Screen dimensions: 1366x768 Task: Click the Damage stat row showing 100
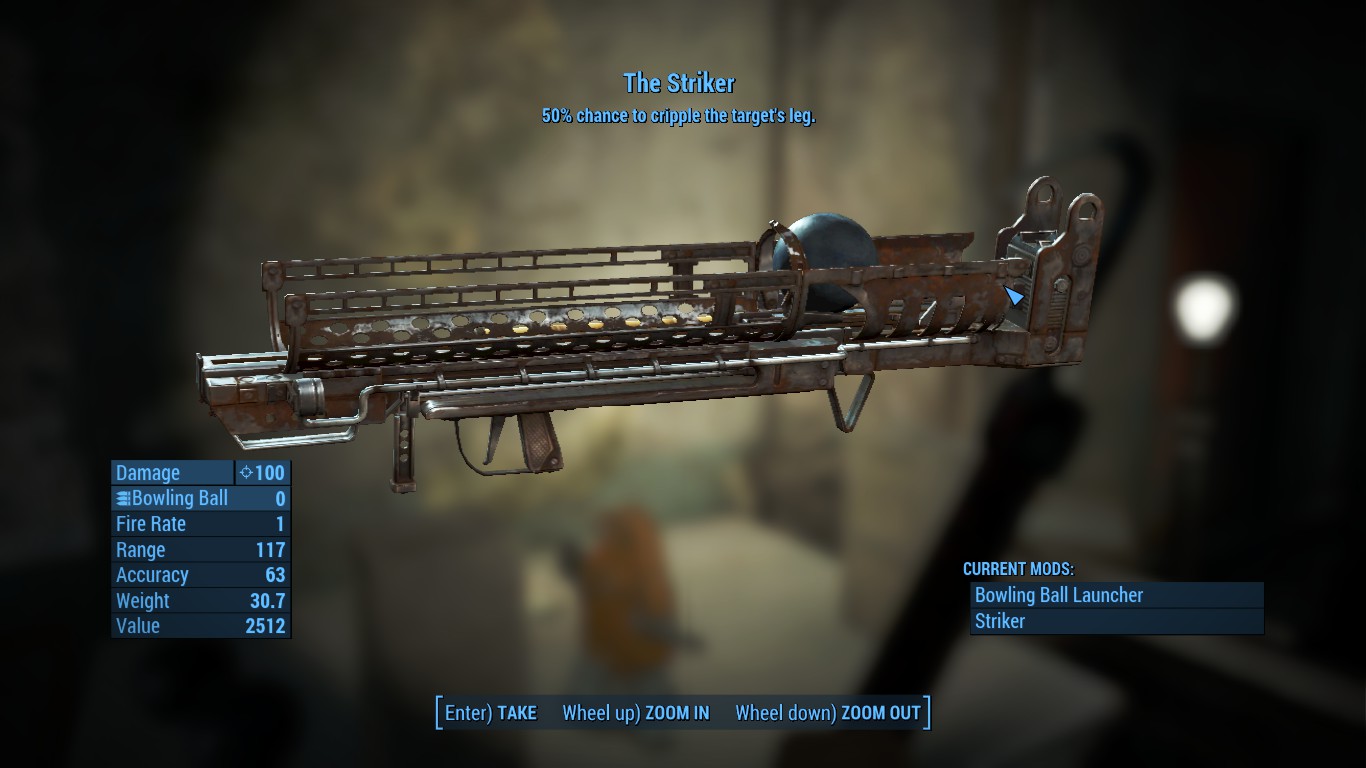[x=200, y=473]
